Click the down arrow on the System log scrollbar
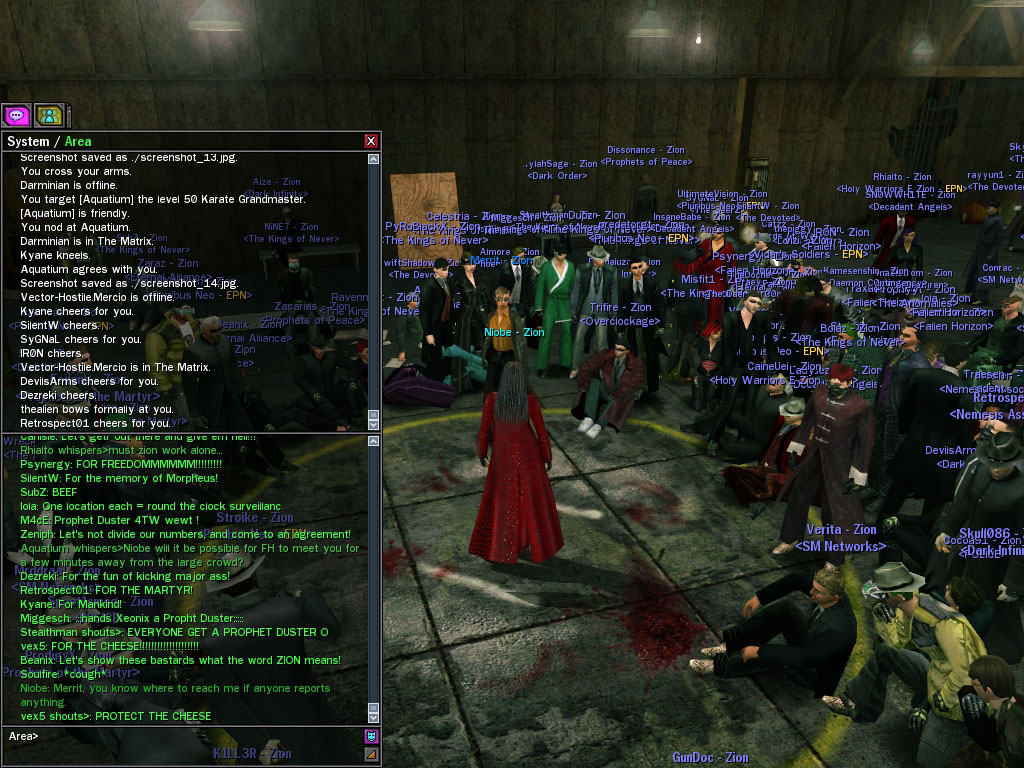Viewport: 1024px width, 768px height. 373,424
